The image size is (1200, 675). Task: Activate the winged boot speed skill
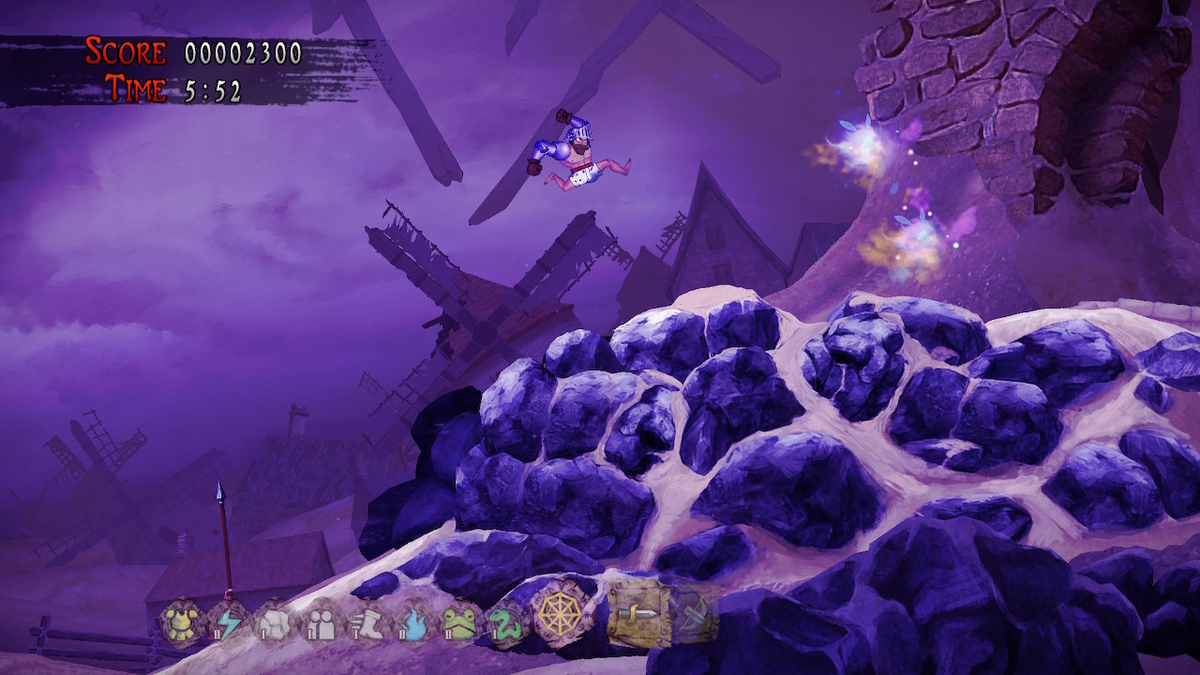click(367, 622)
